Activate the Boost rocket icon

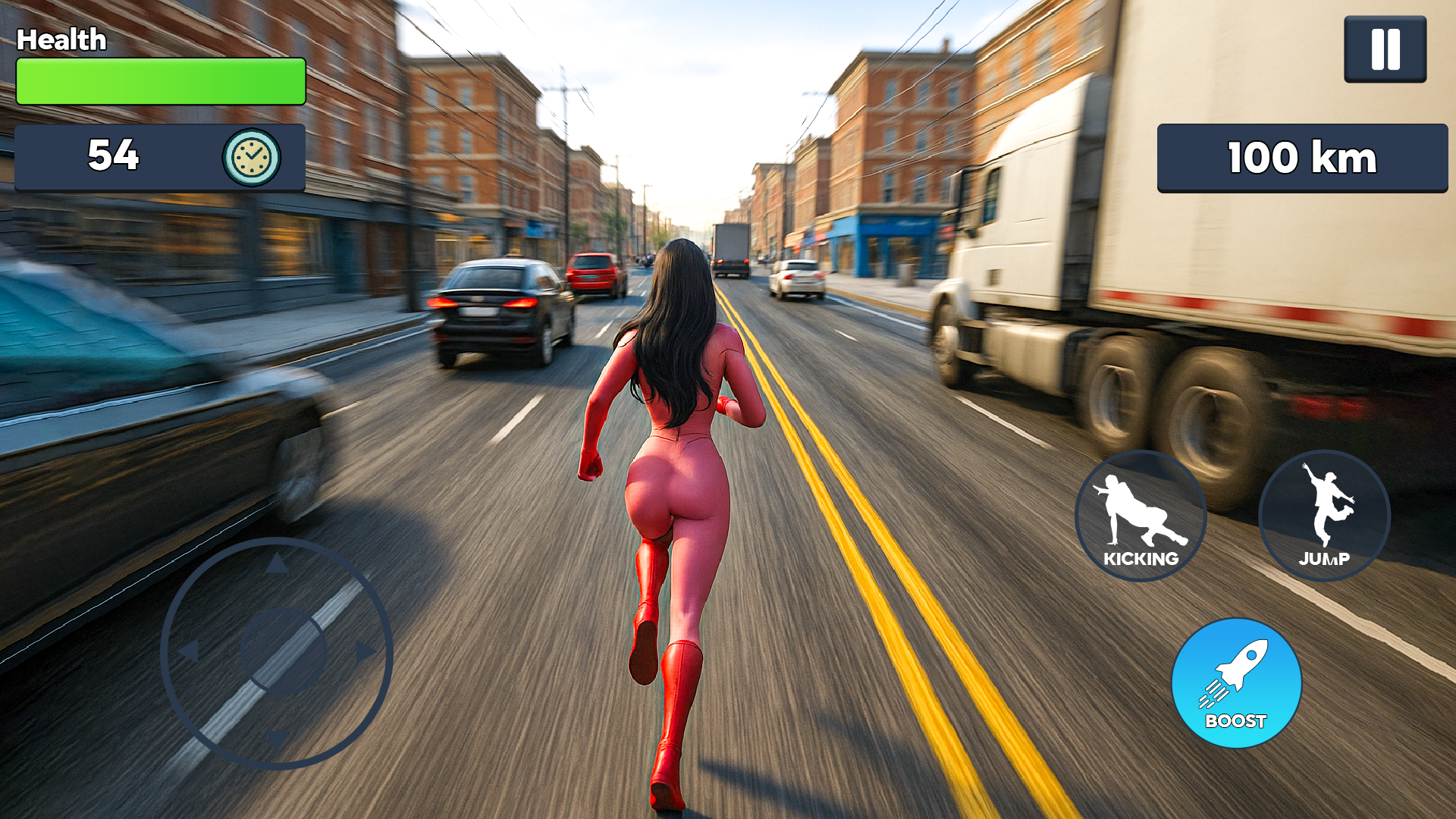point(1236,682)
